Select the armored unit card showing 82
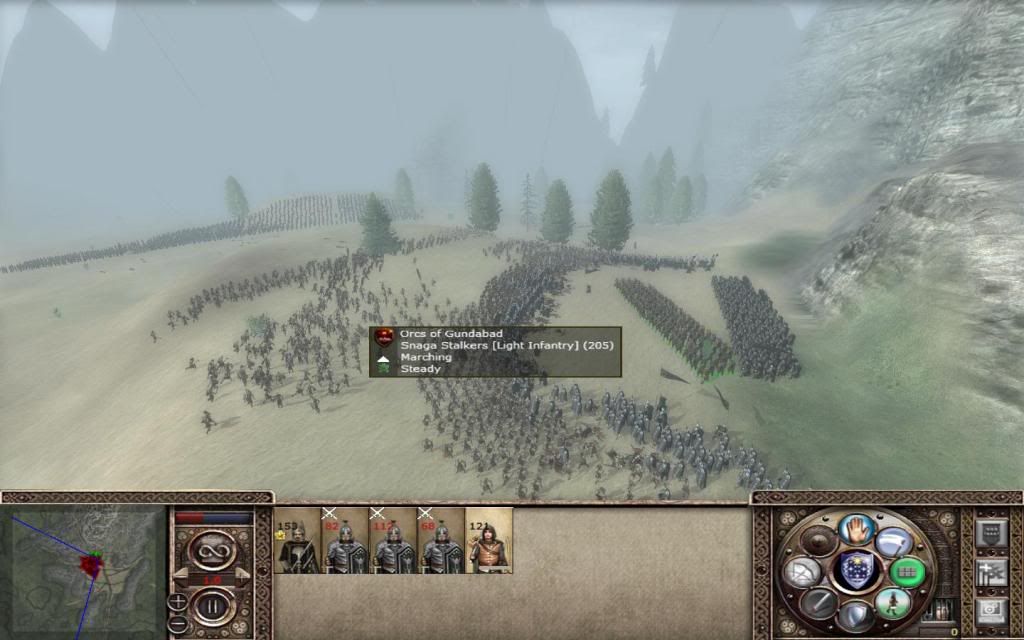The width and height of the screenshot is (1024, 640). click(x=345, y=541)
